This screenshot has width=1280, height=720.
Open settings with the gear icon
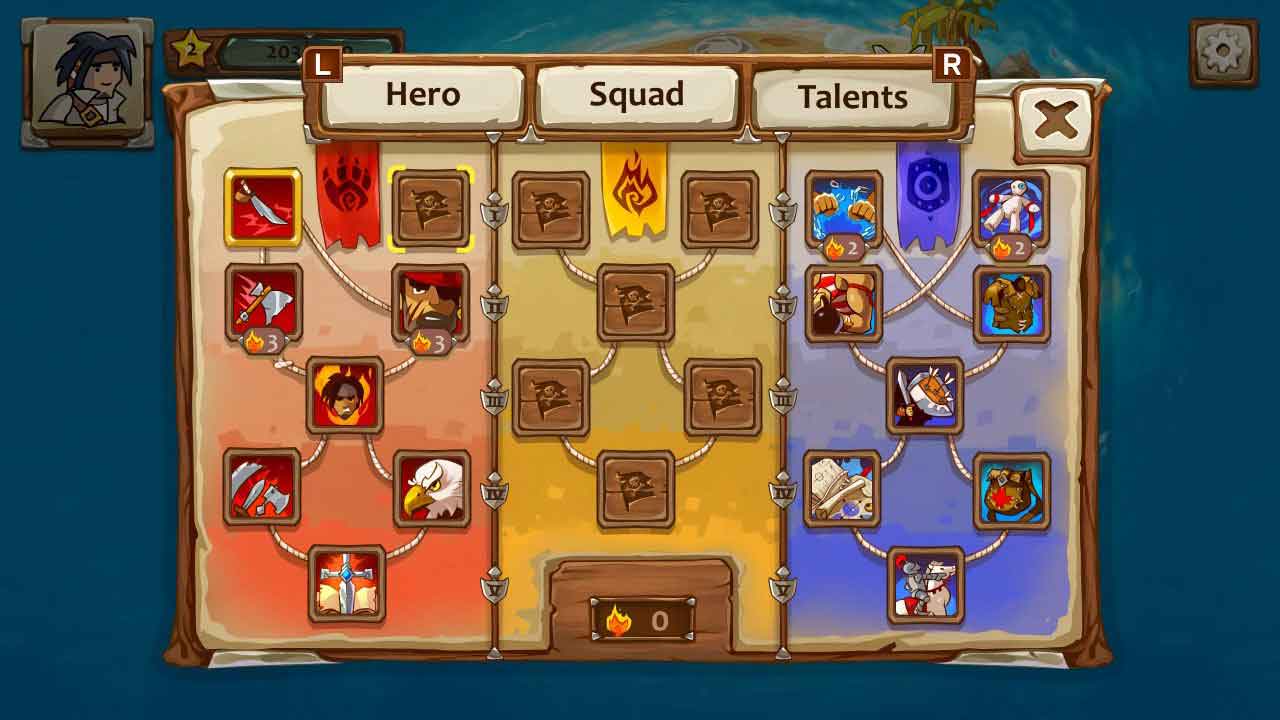click(1224, 52)
